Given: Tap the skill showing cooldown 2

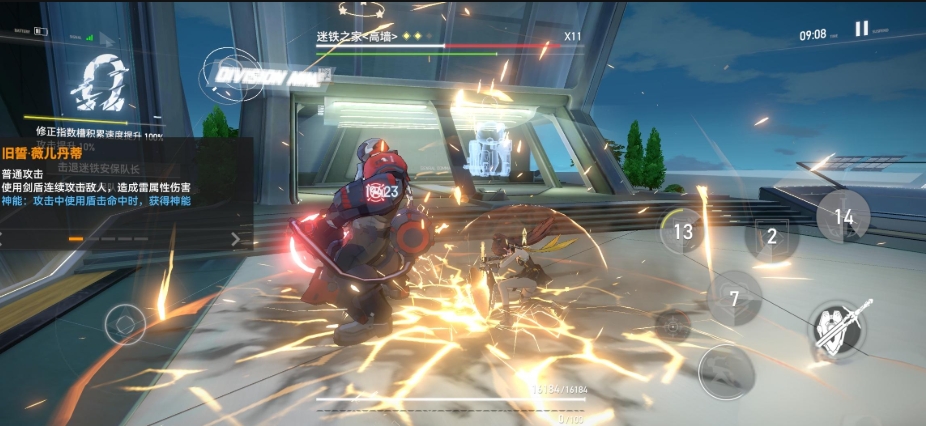Looking at the screenshot, I should [x=772, y=237].
